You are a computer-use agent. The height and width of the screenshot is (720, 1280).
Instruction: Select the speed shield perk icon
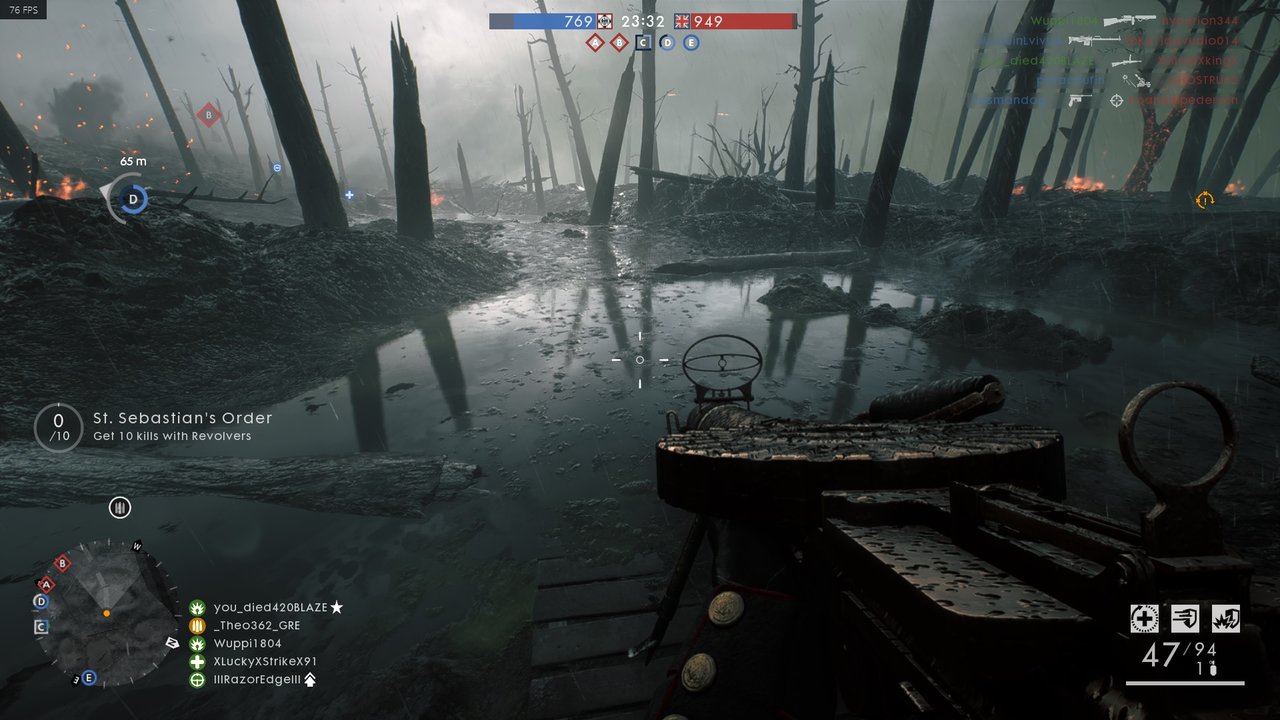tap(1185, 618)
